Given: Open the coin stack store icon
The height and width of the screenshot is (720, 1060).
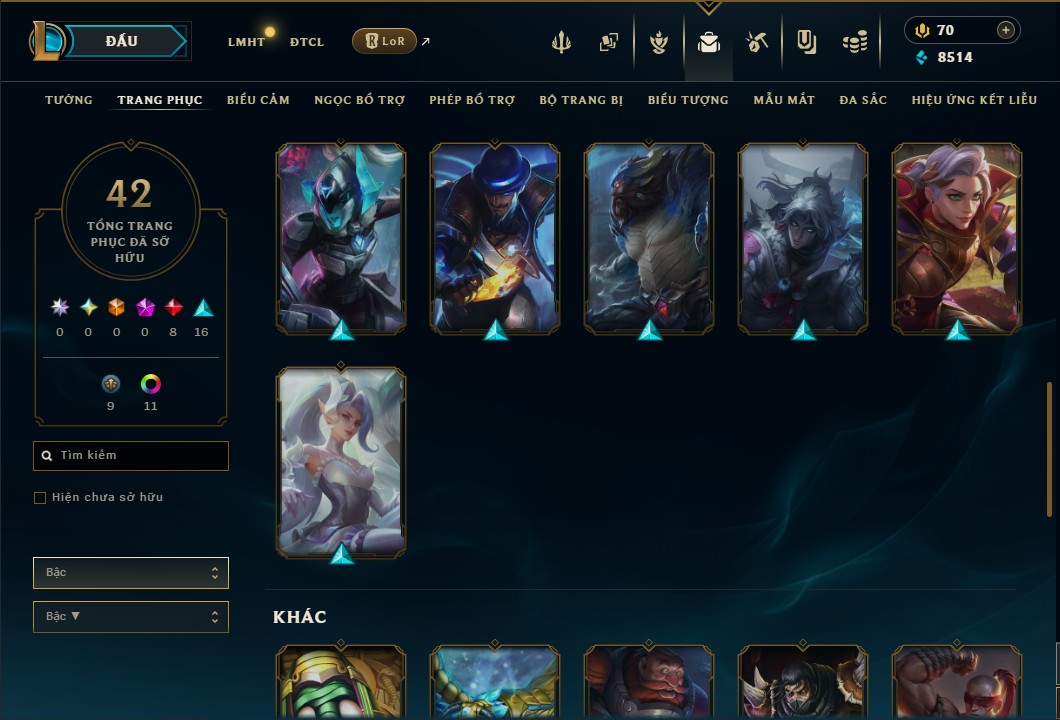Looking at the screenshot, I should [854, 42].
